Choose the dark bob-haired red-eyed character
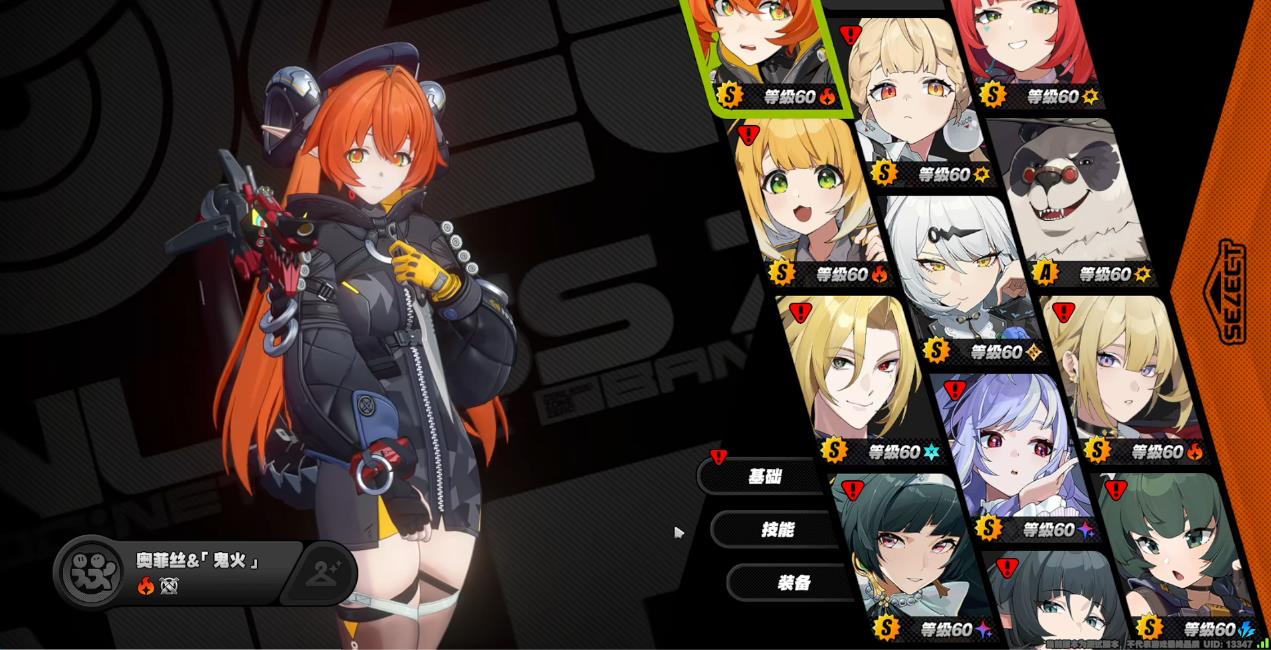This screenshot has height=650, width=1271. click(x=895, y=550)
